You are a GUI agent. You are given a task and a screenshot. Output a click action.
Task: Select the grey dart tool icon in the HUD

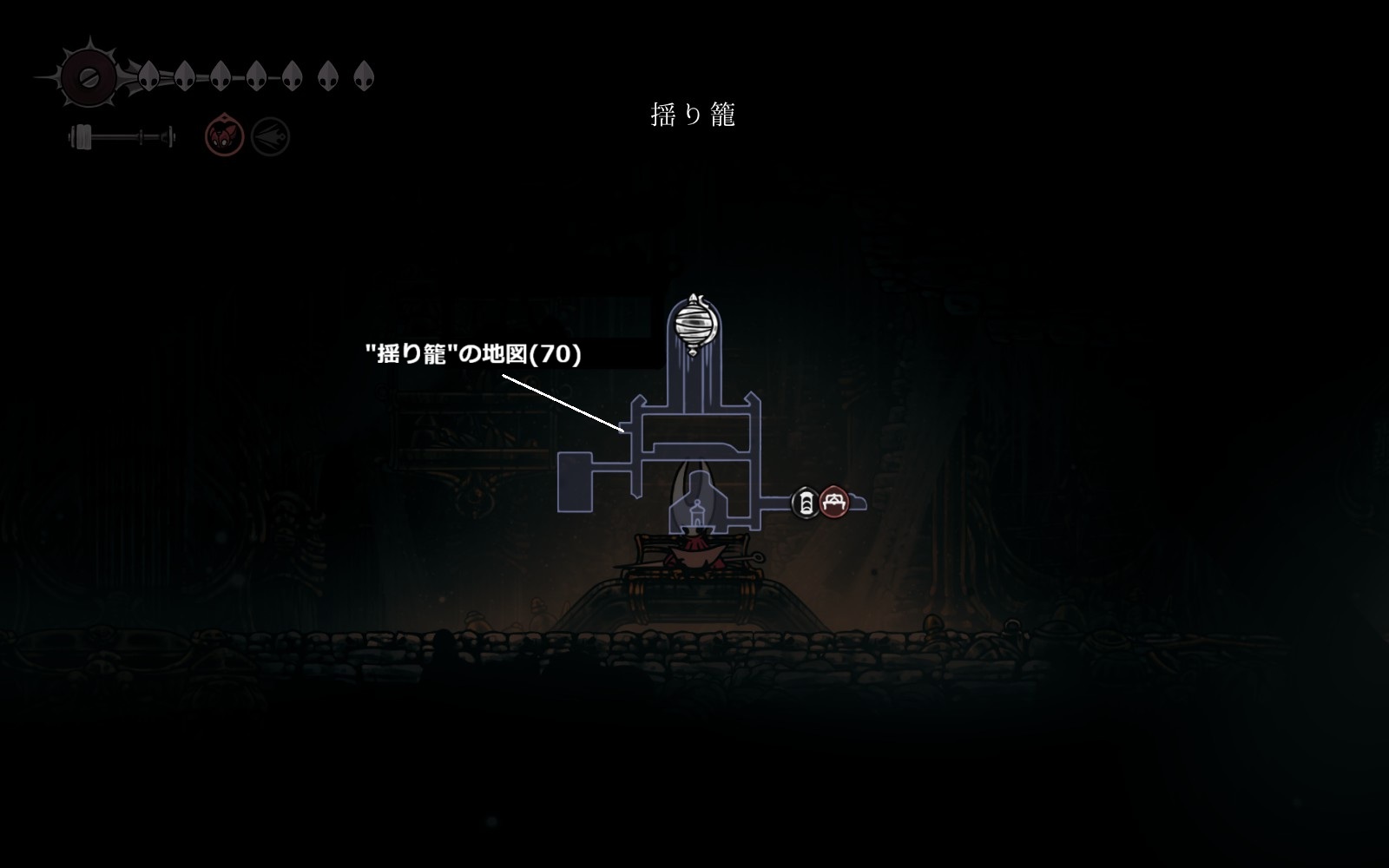coord(270,137)
